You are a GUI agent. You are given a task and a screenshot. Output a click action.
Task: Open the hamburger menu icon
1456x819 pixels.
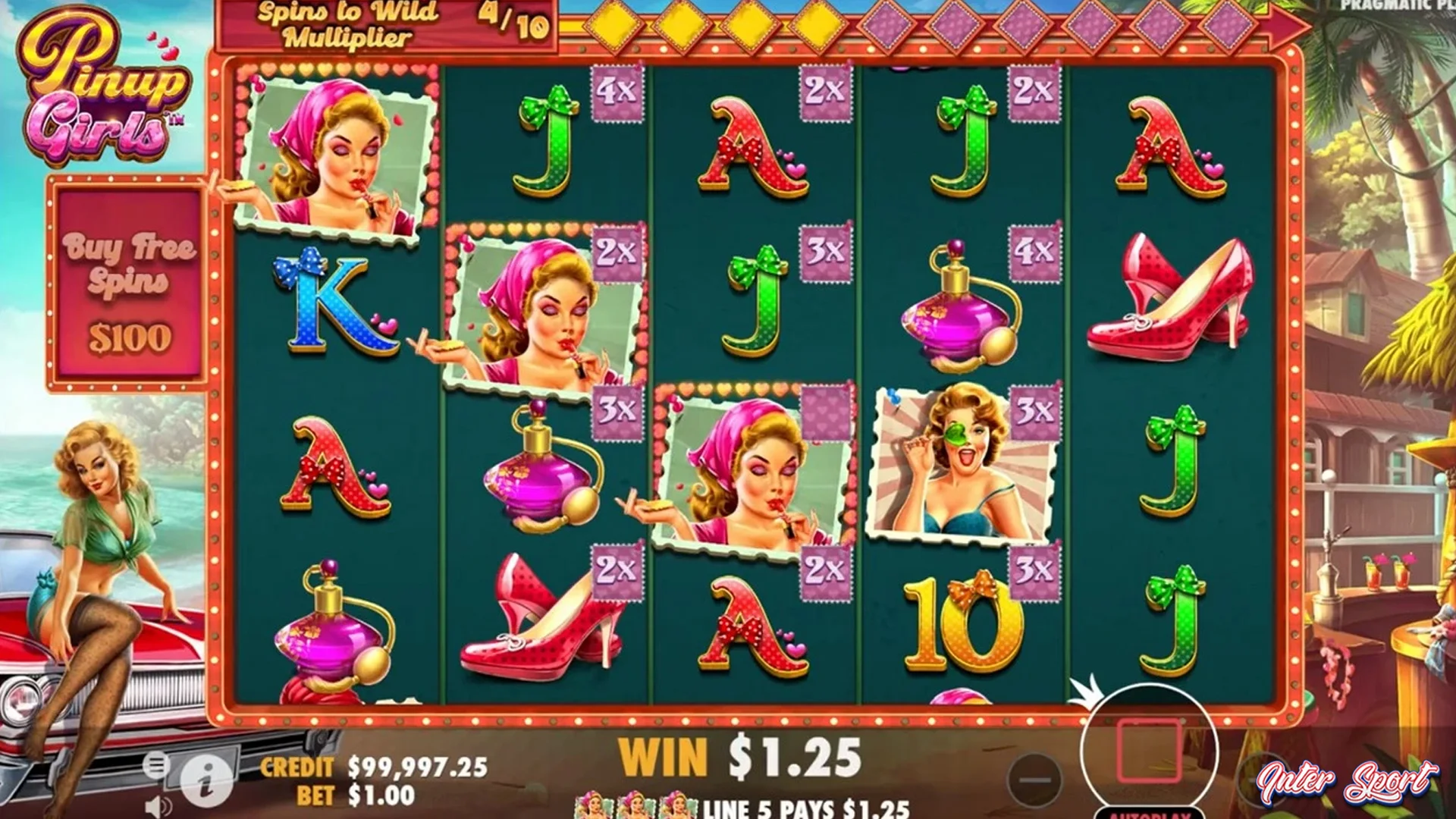[155, 764]
